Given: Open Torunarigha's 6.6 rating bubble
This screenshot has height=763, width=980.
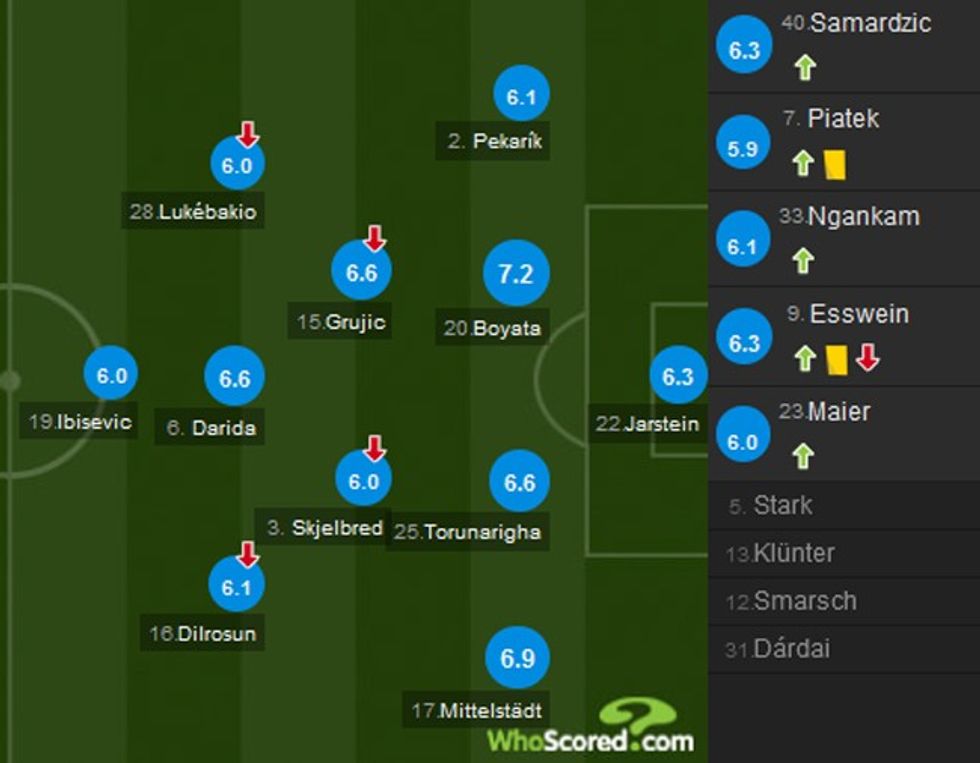Looking at the screenshot, I should pyautogui.click(x=519, y=483).
